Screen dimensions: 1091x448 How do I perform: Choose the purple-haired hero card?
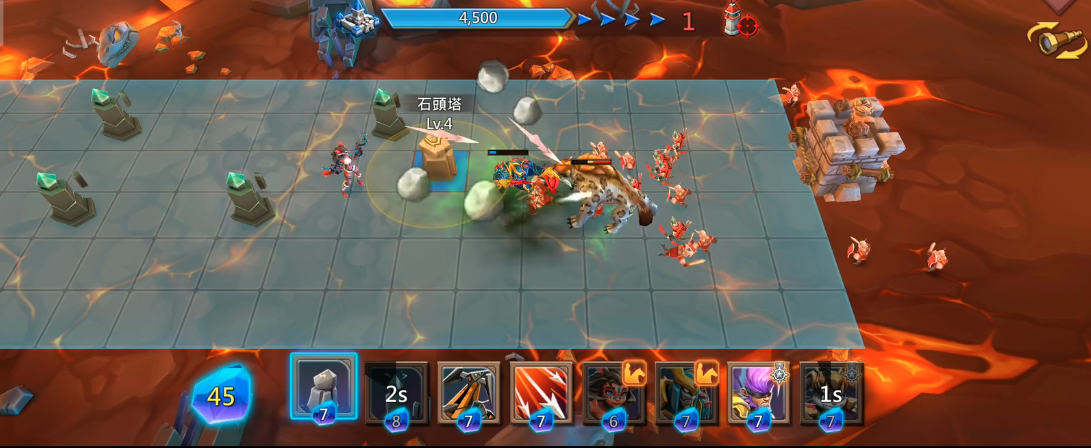click(758, 393)
